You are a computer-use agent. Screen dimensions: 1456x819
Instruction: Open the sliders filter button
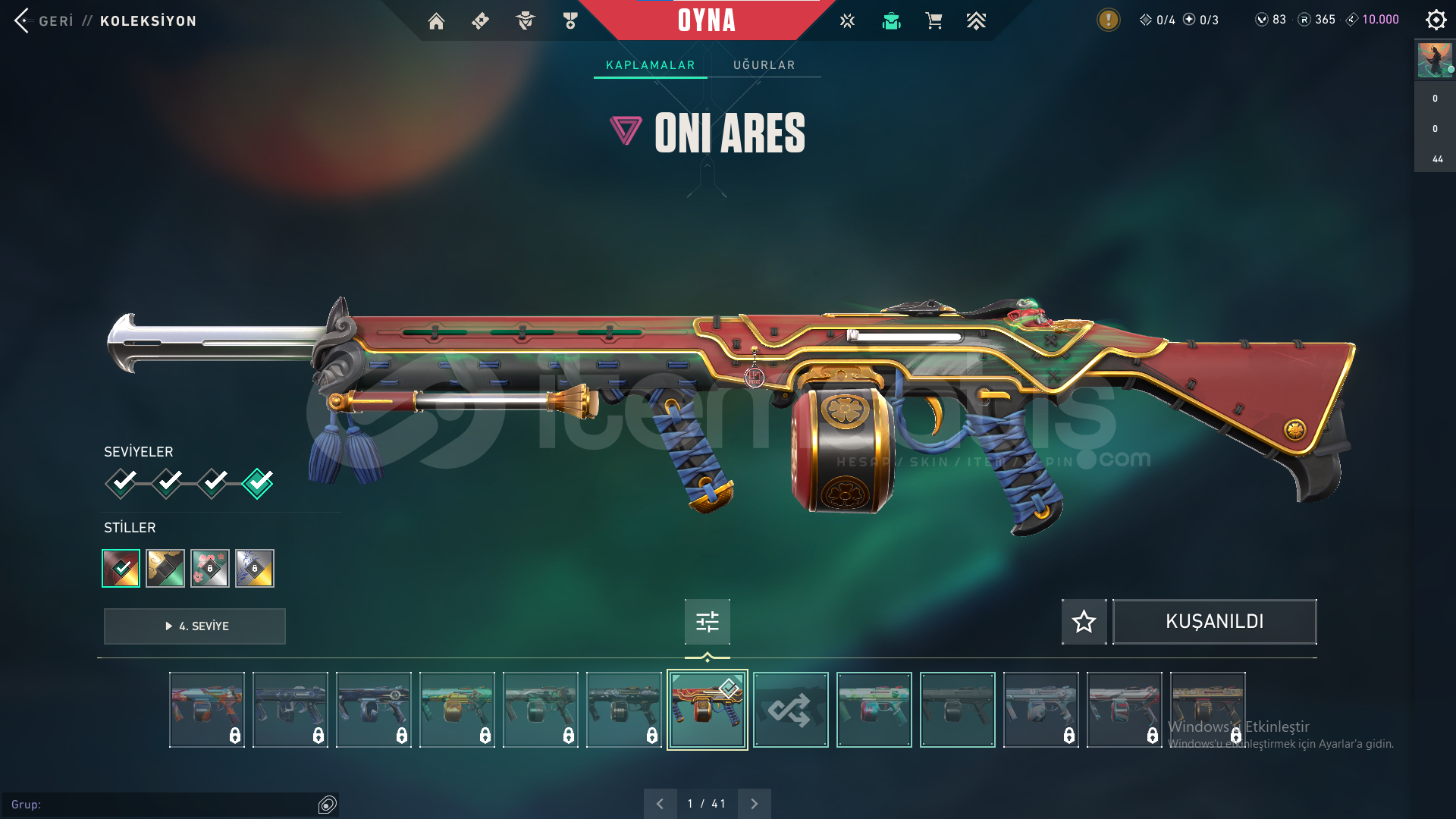pos(707,622)
